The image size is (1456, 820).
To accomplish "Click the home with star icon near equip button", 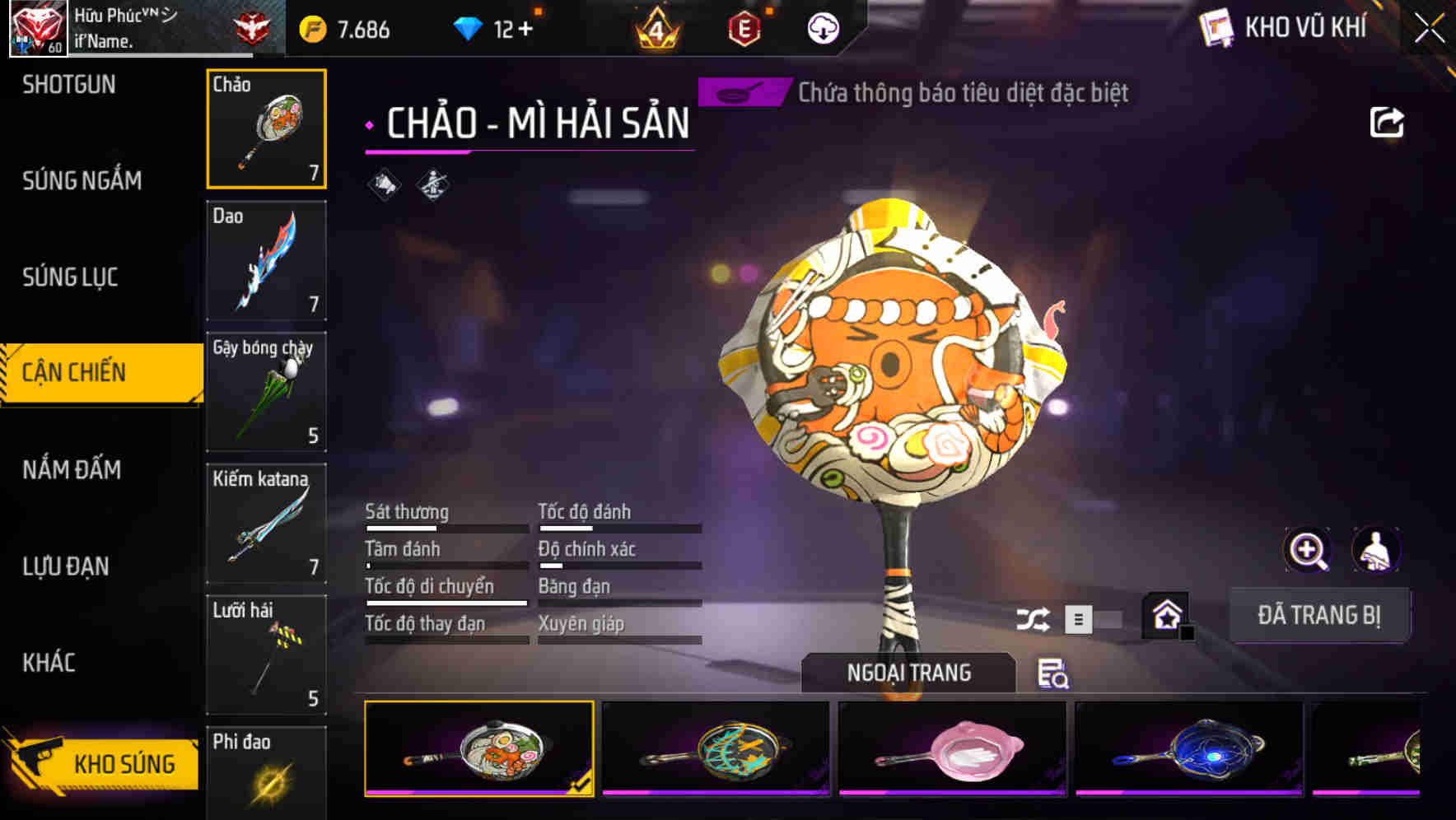I will point(1166,614).
